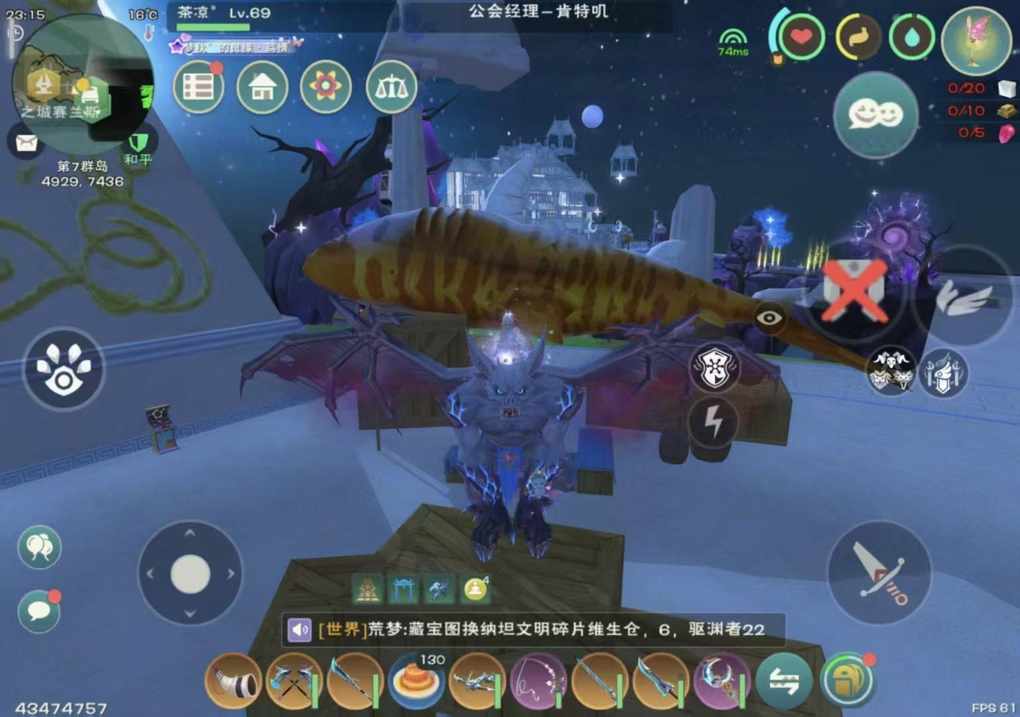Tap the world chat speaker icon
Image resolution: width=1020 pixels, height=717 pixels.
coord(299,630)
